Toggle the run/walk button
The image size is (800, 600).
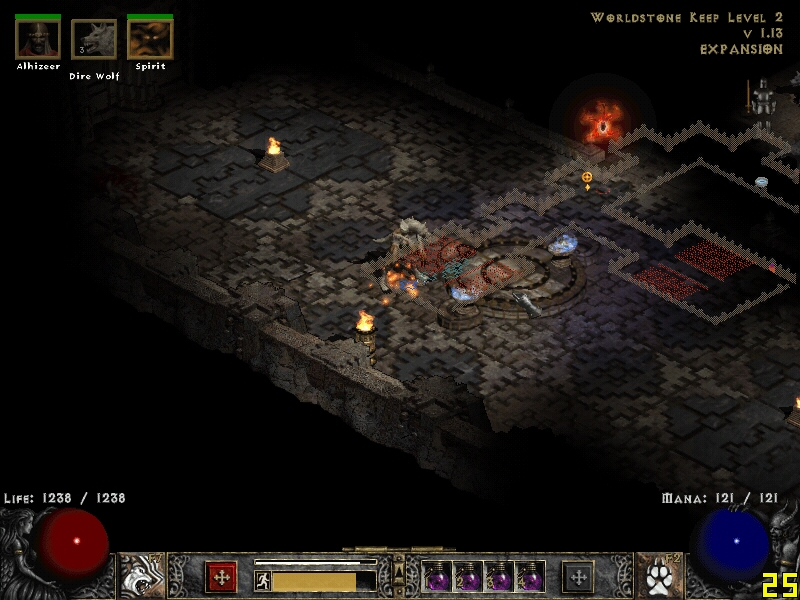point(262,580)
